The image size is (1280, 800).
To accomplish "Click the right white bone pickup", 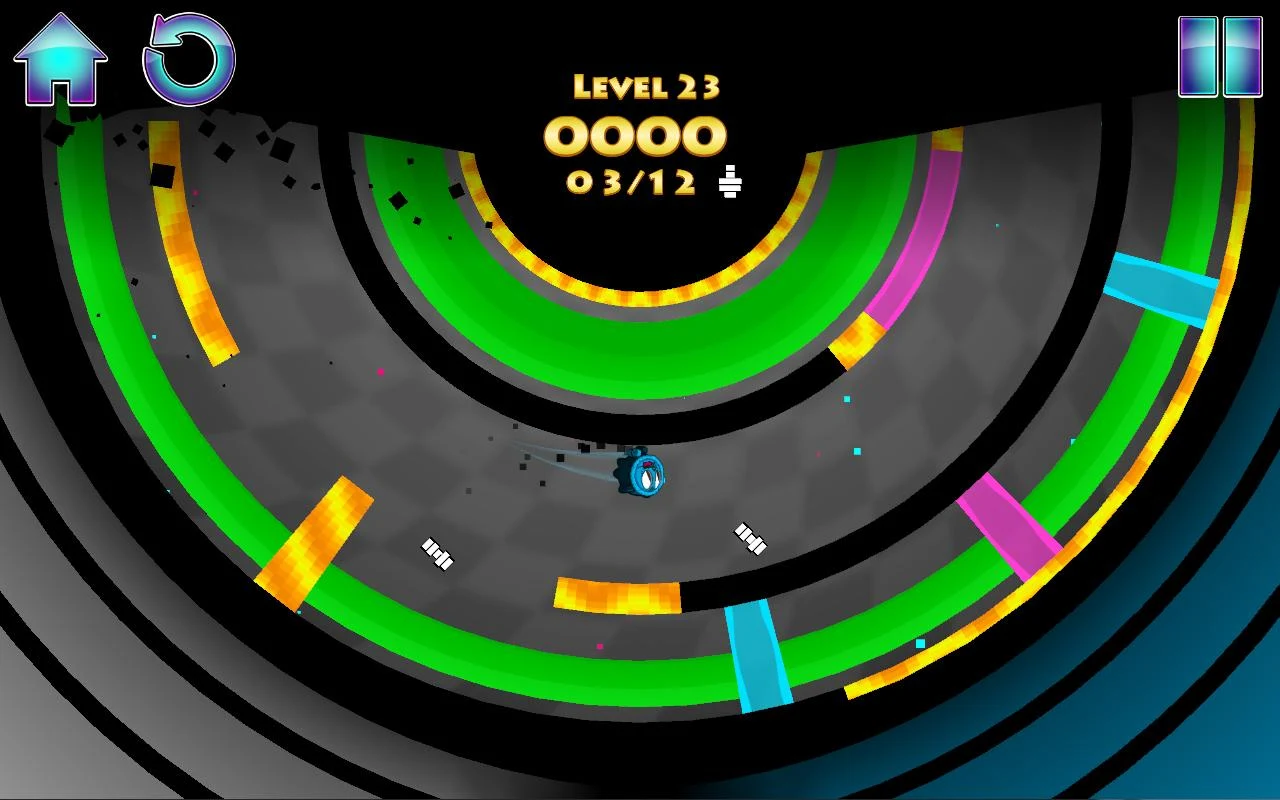I will [x=752, y=538].
